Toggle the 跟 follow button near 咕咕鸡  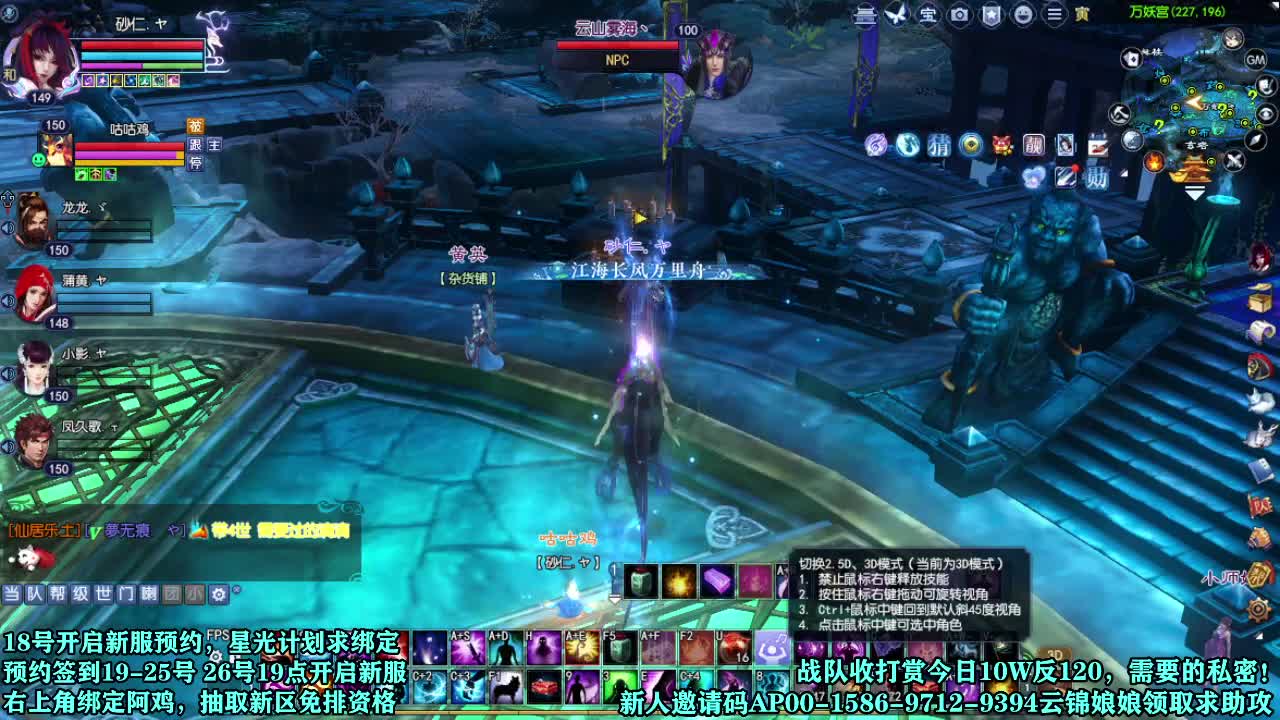tap(195, 146)
